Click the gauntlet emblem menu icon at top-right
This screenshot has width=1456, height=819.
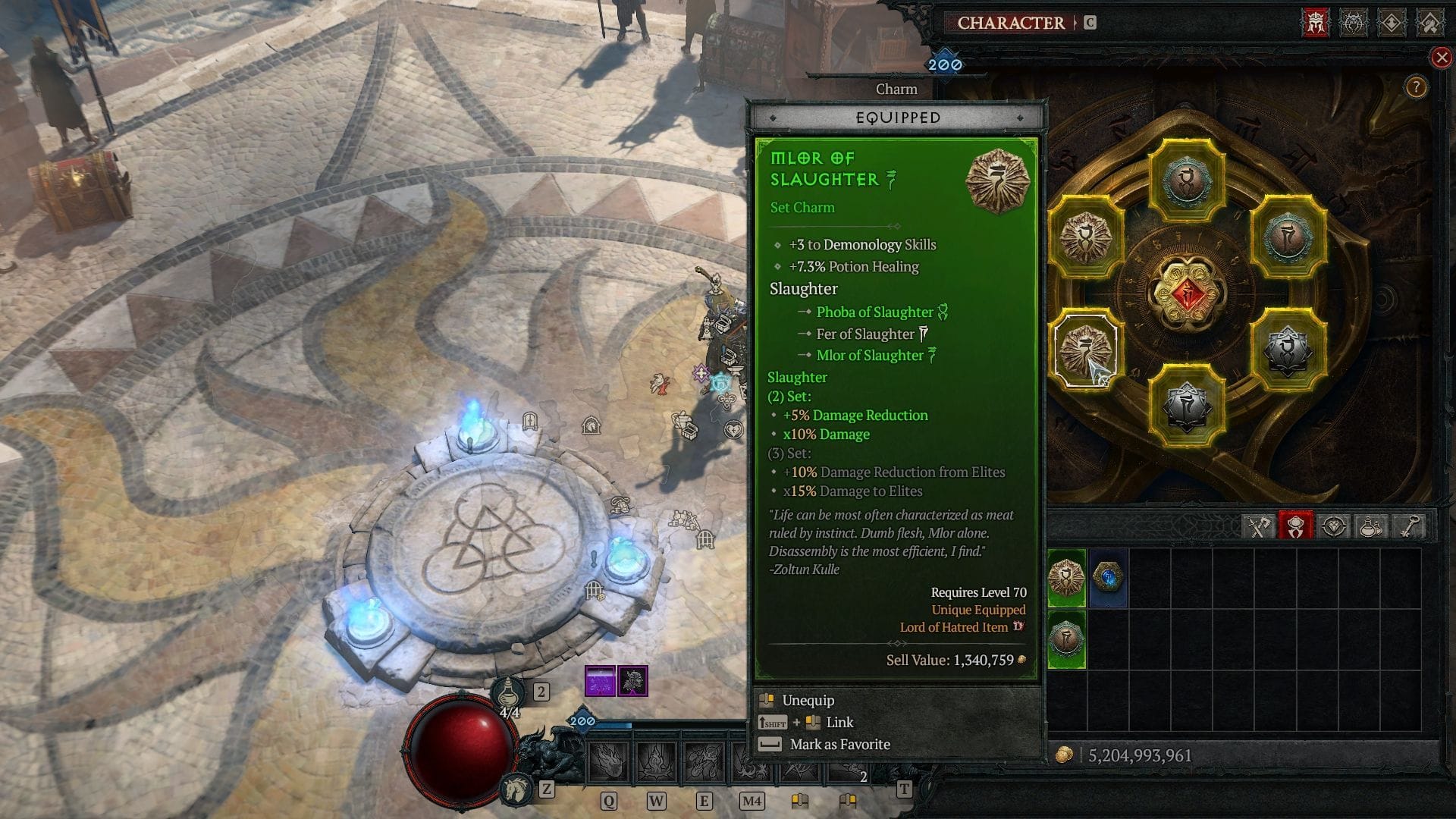(1429, 24)
